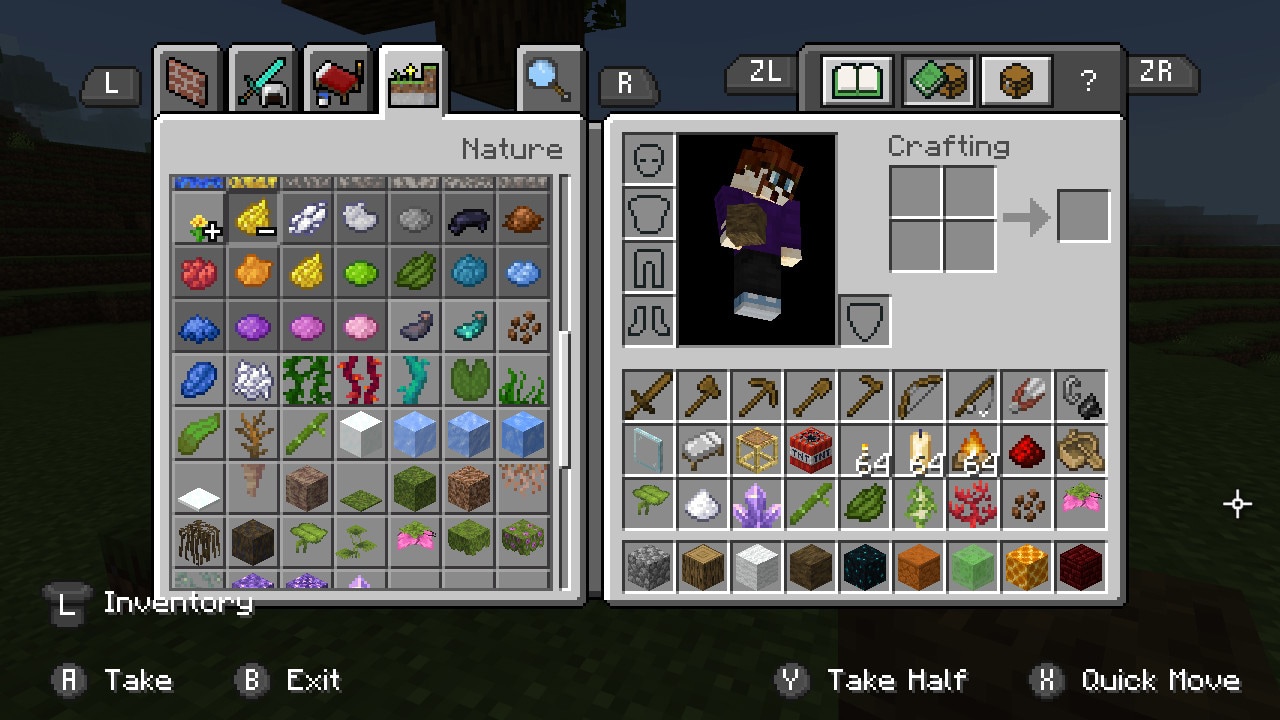This screenshot has width=1280, height=720.
Task: Select the TNT block slot
Action: [x=811, y=450]
